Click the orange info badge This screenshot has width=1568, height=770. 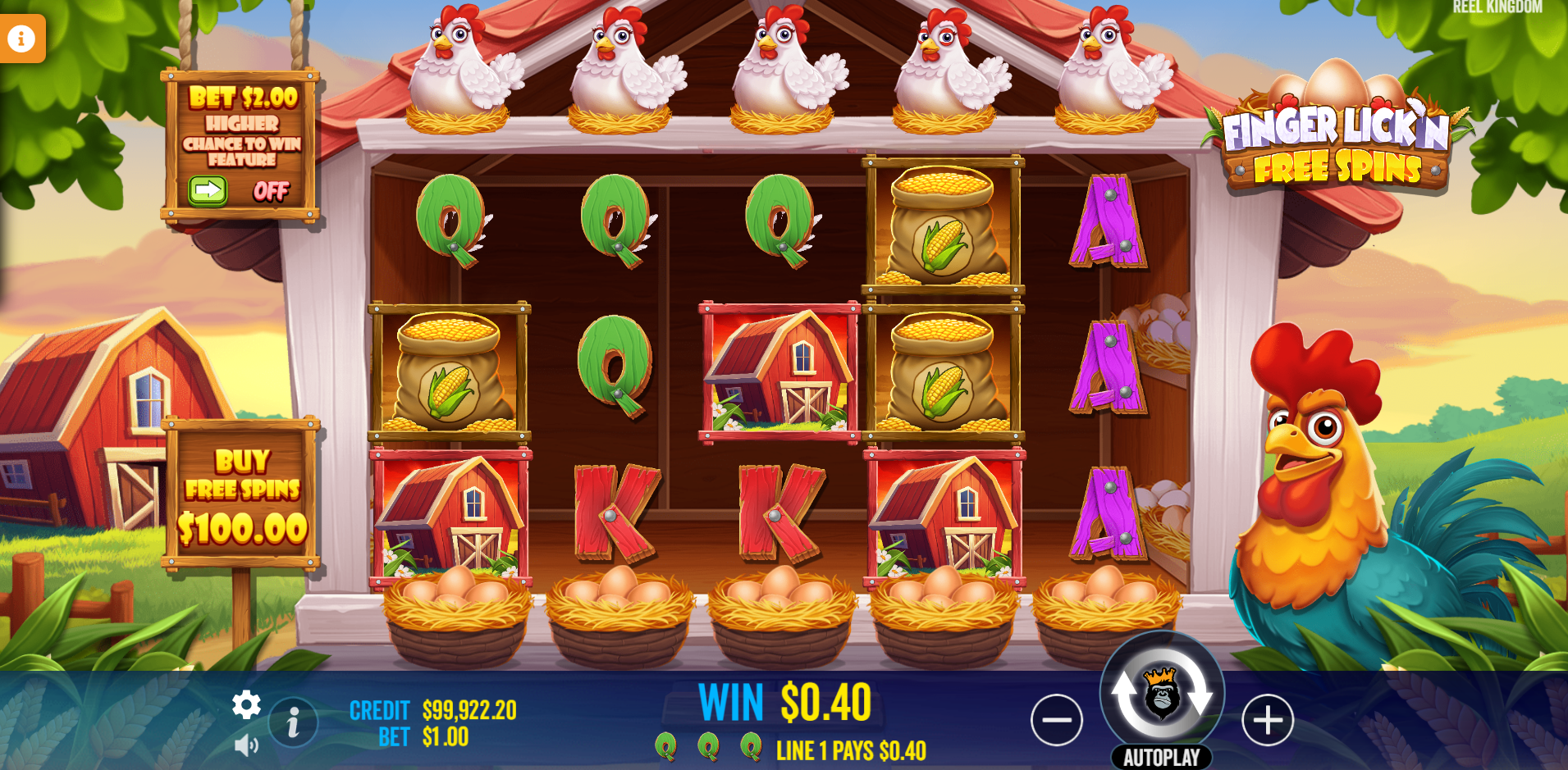coord(21,38)
